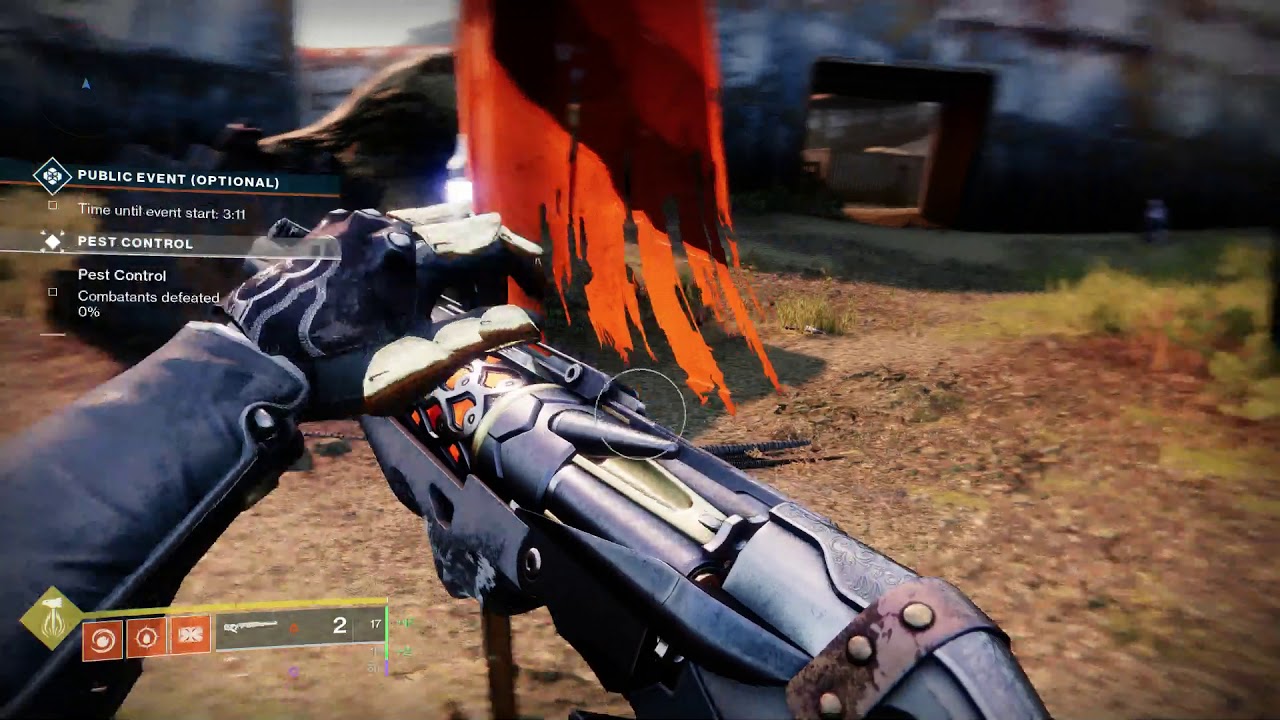Select the 'PEST CONTROL' banner

coord(135,243)
